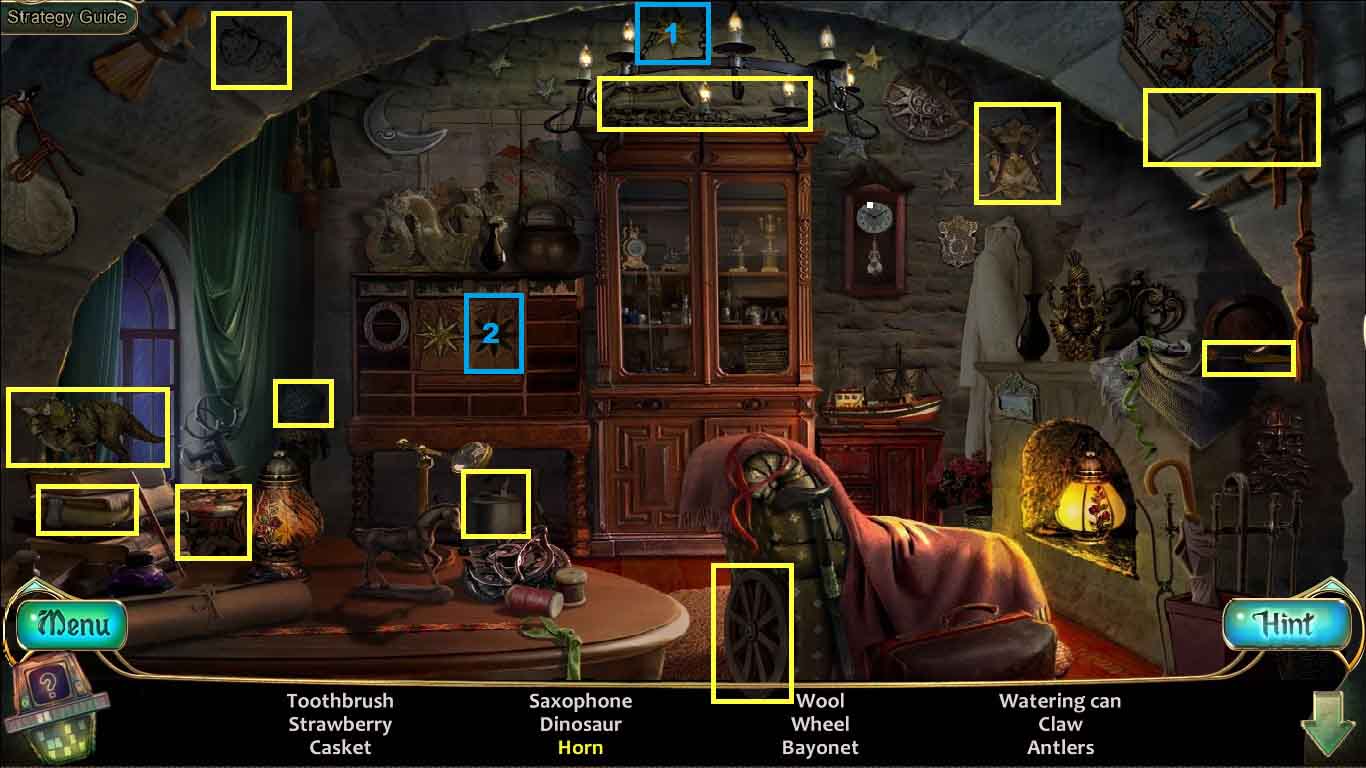
Task: Select the highlighted Horn list entry
Action: click(580, 747)
